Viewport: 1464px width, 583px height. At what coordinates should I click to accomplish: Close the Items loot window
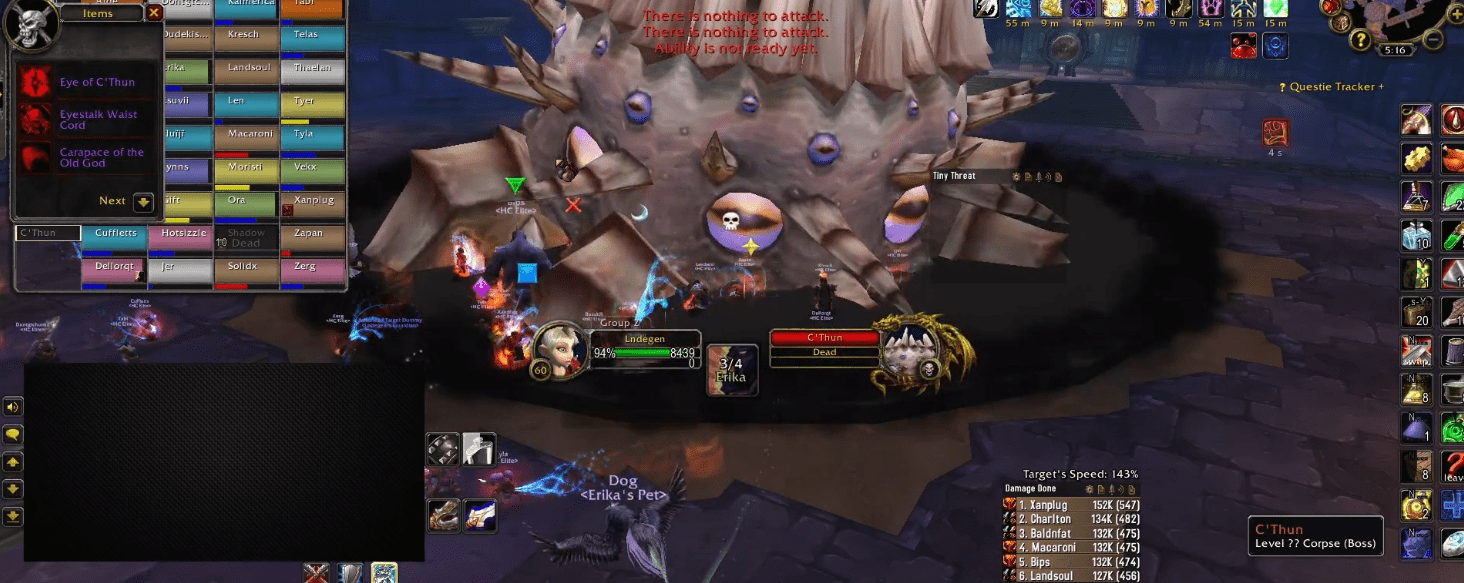coord(153,13)
